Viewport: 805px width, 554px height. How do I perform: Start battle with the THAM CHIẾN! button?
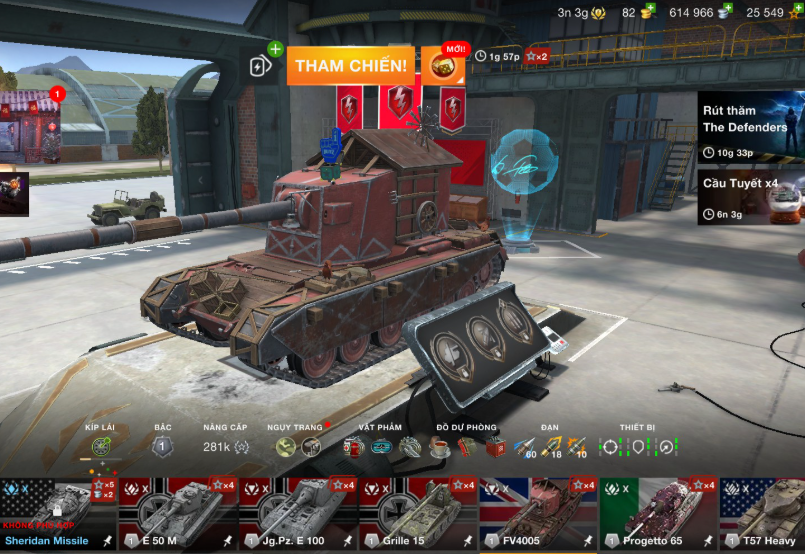click(x=350, y=65)
